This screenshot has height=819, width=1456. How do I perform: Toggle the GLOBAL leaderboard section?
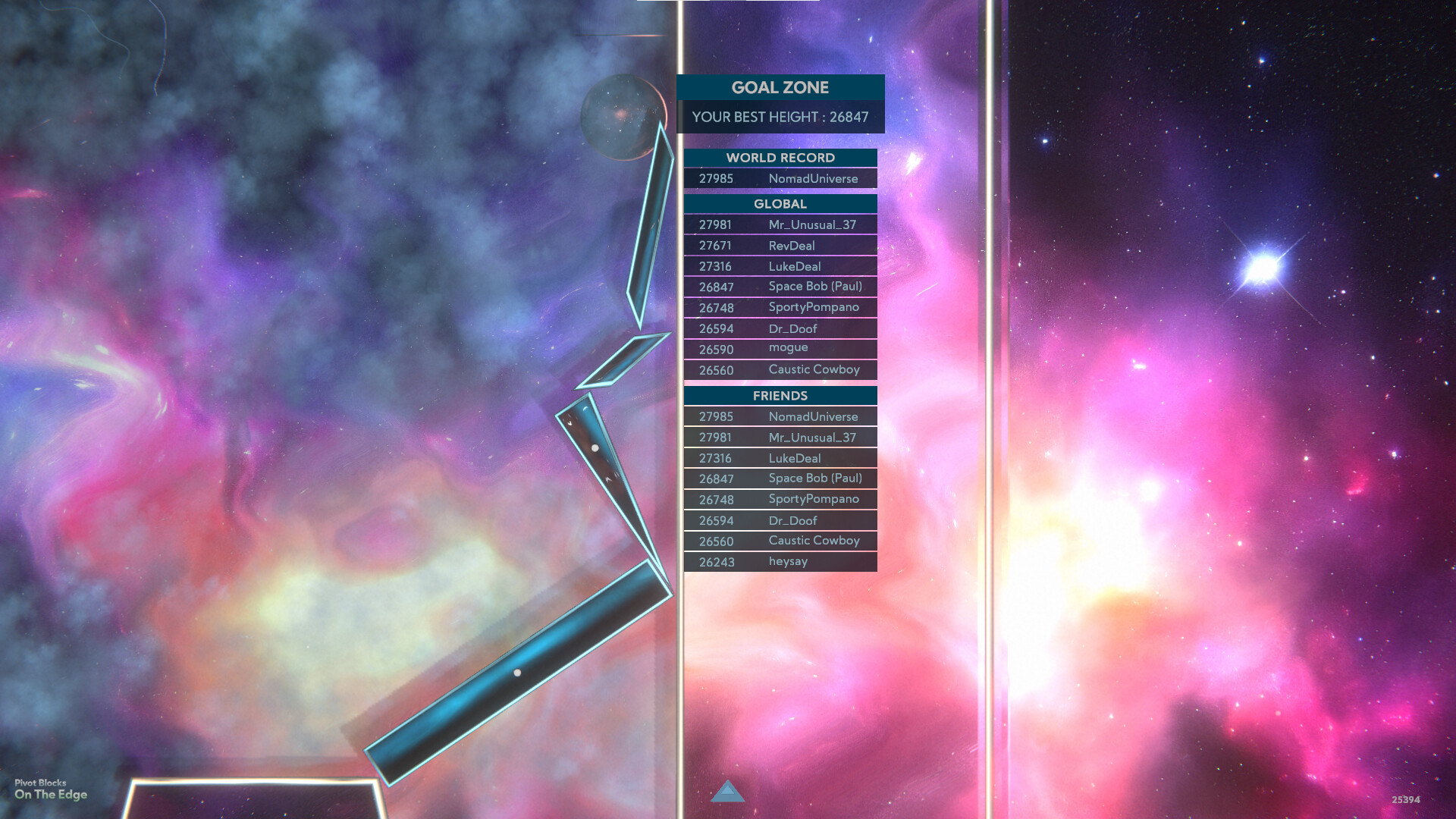click(x=780, y=204)
